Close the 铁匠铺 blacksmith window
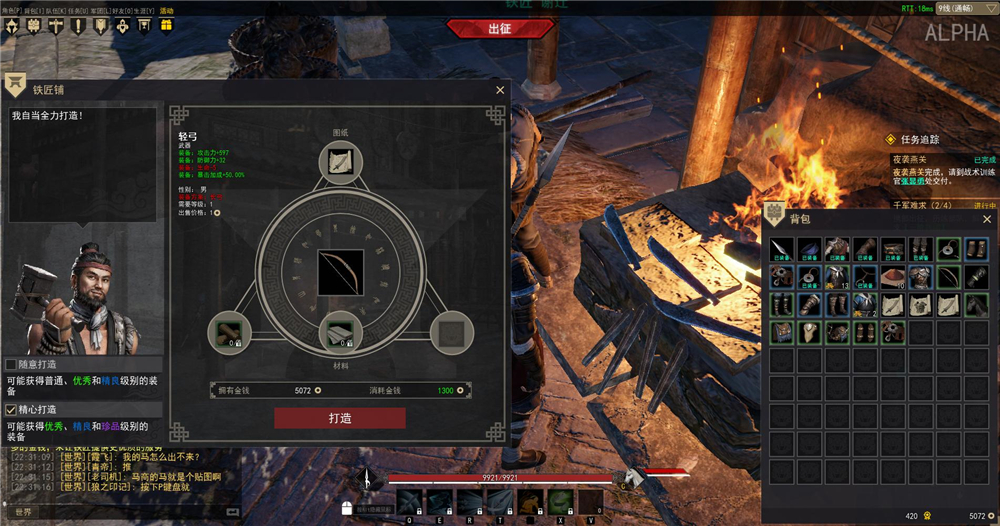 click(x=500, y=90)
